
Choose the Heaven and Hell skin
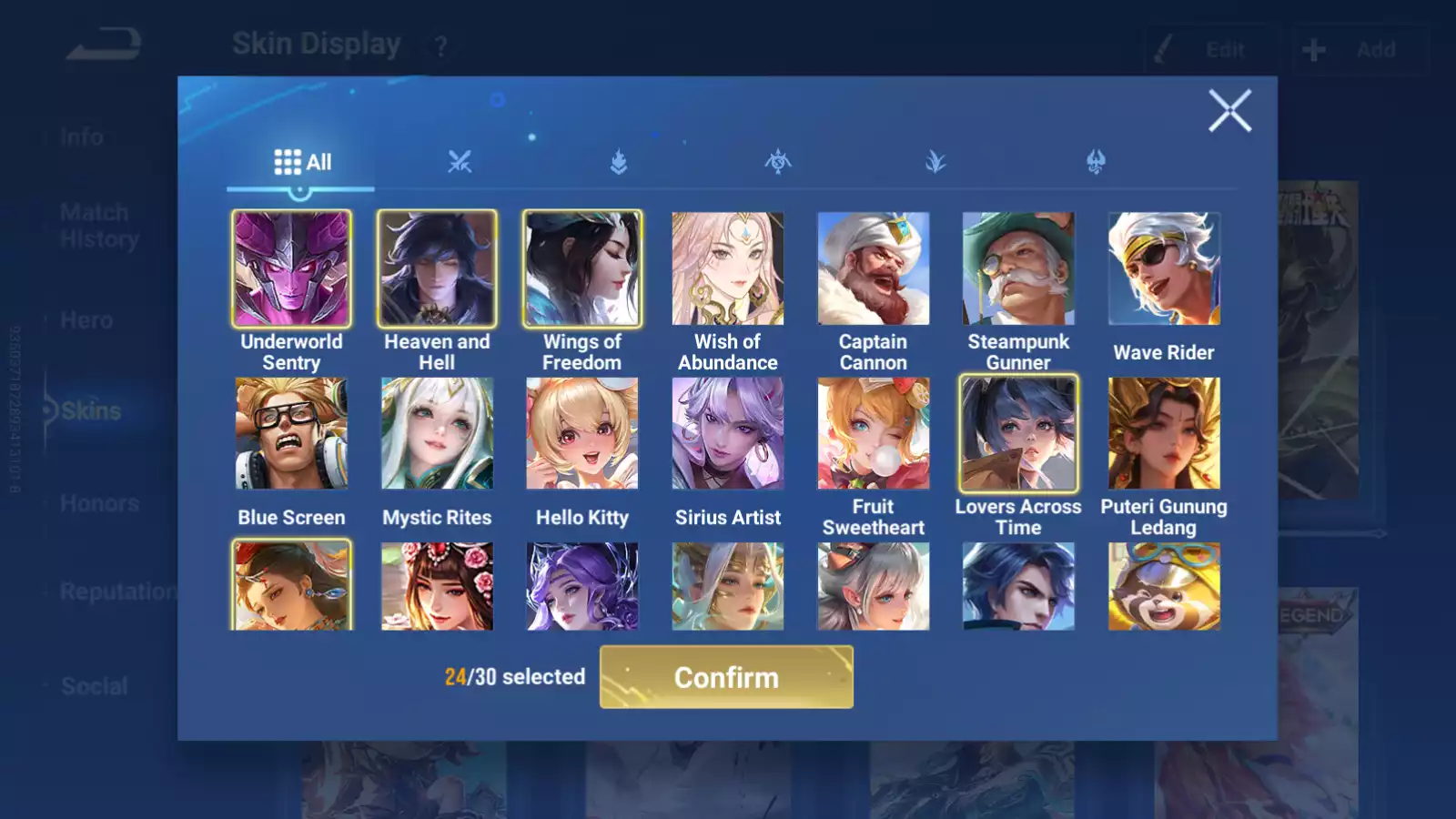(x=437, y=268)
